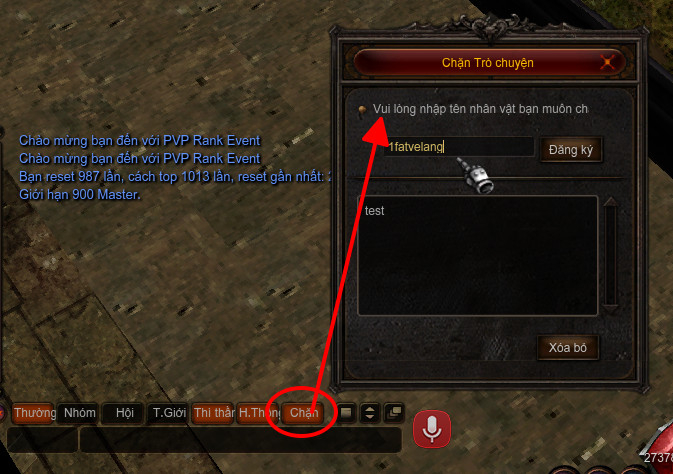Activate the red microphone voice button
Screen dimensions: 673x474
tap(432, 429)
